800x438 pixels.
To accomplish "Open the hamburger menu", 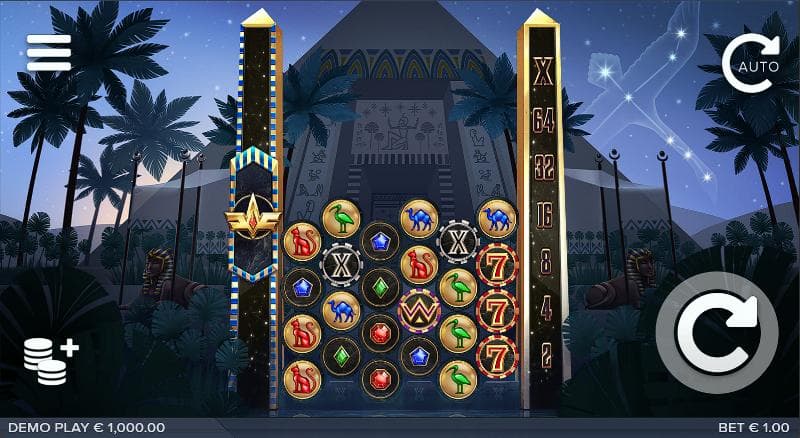I will tap(49, 53).
